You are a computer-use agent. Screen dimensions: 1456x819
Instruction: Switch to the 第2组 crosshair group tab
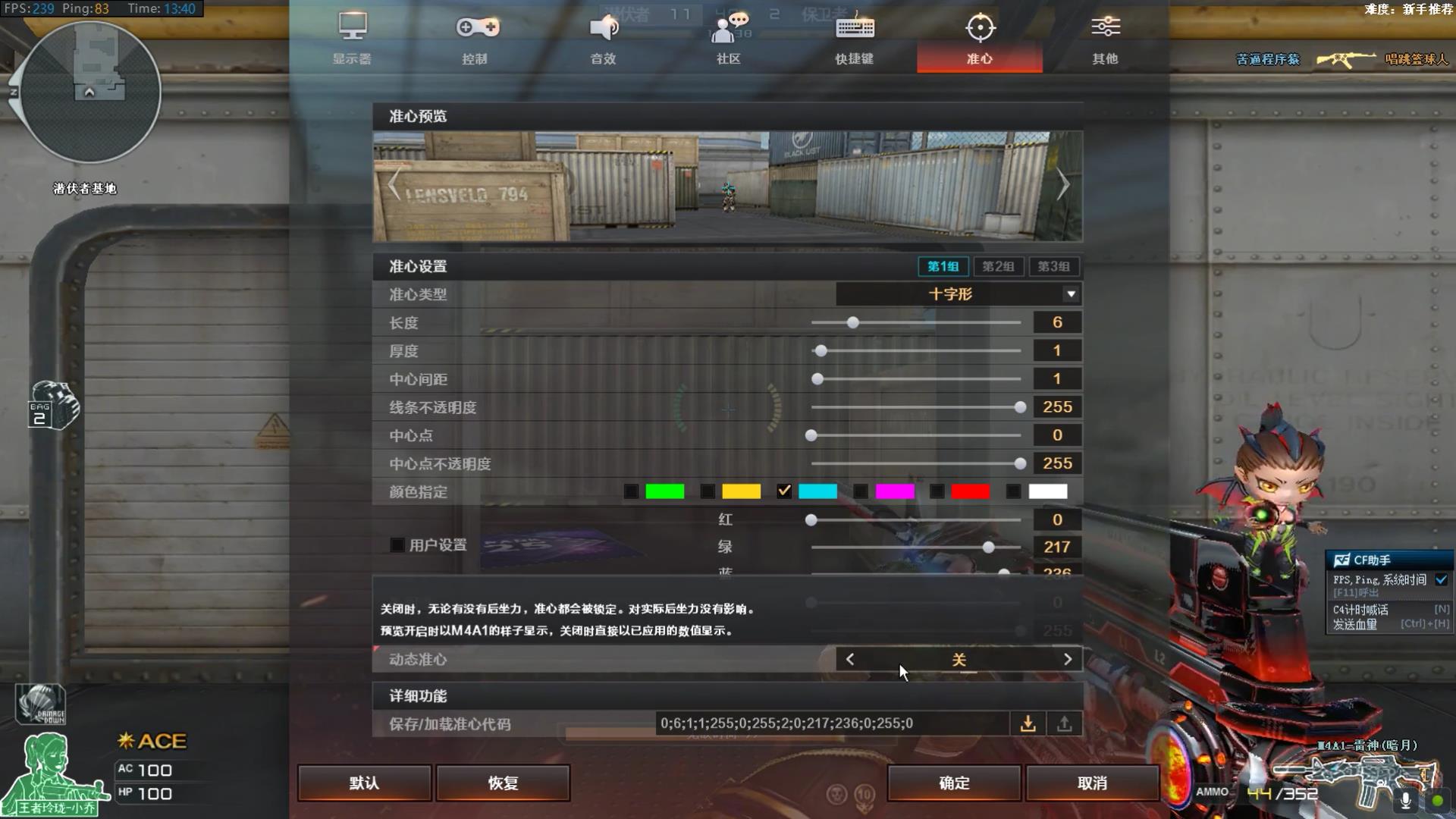(x=999, y=266)
